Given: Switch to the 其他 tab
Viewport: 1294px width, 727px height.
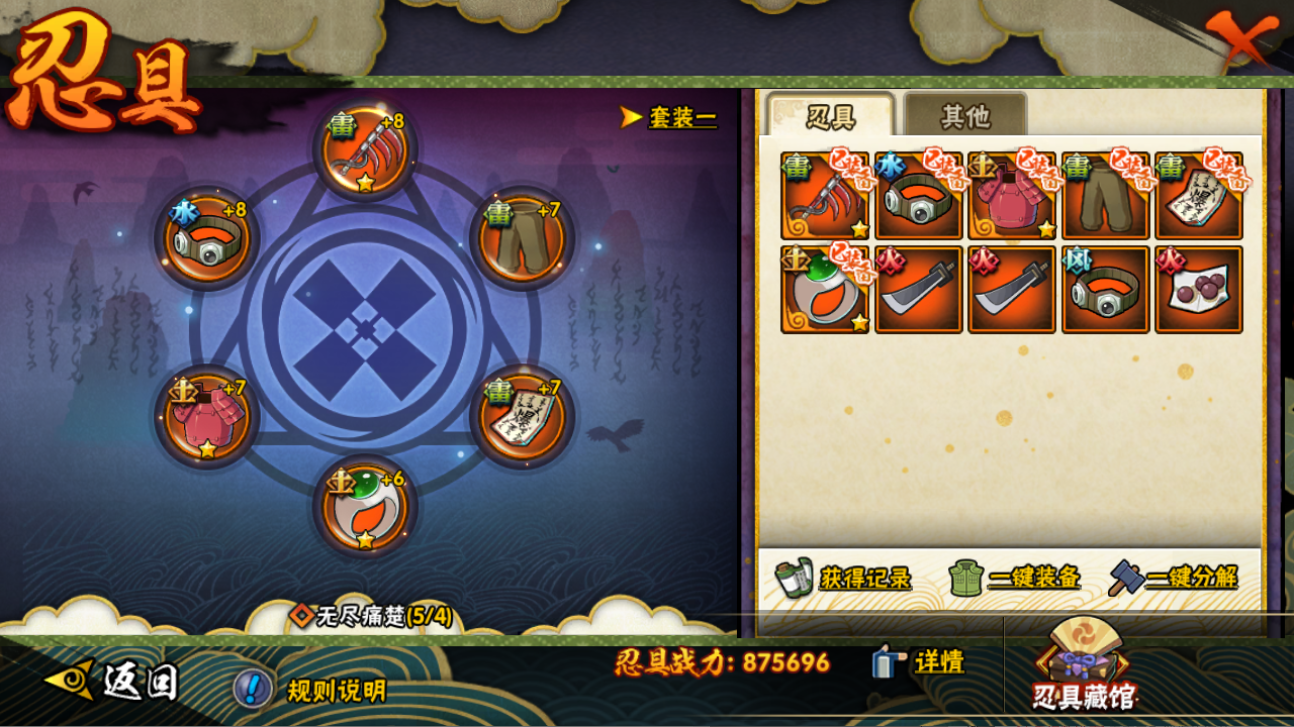Looking at the screenshot, I should [964, 116].
